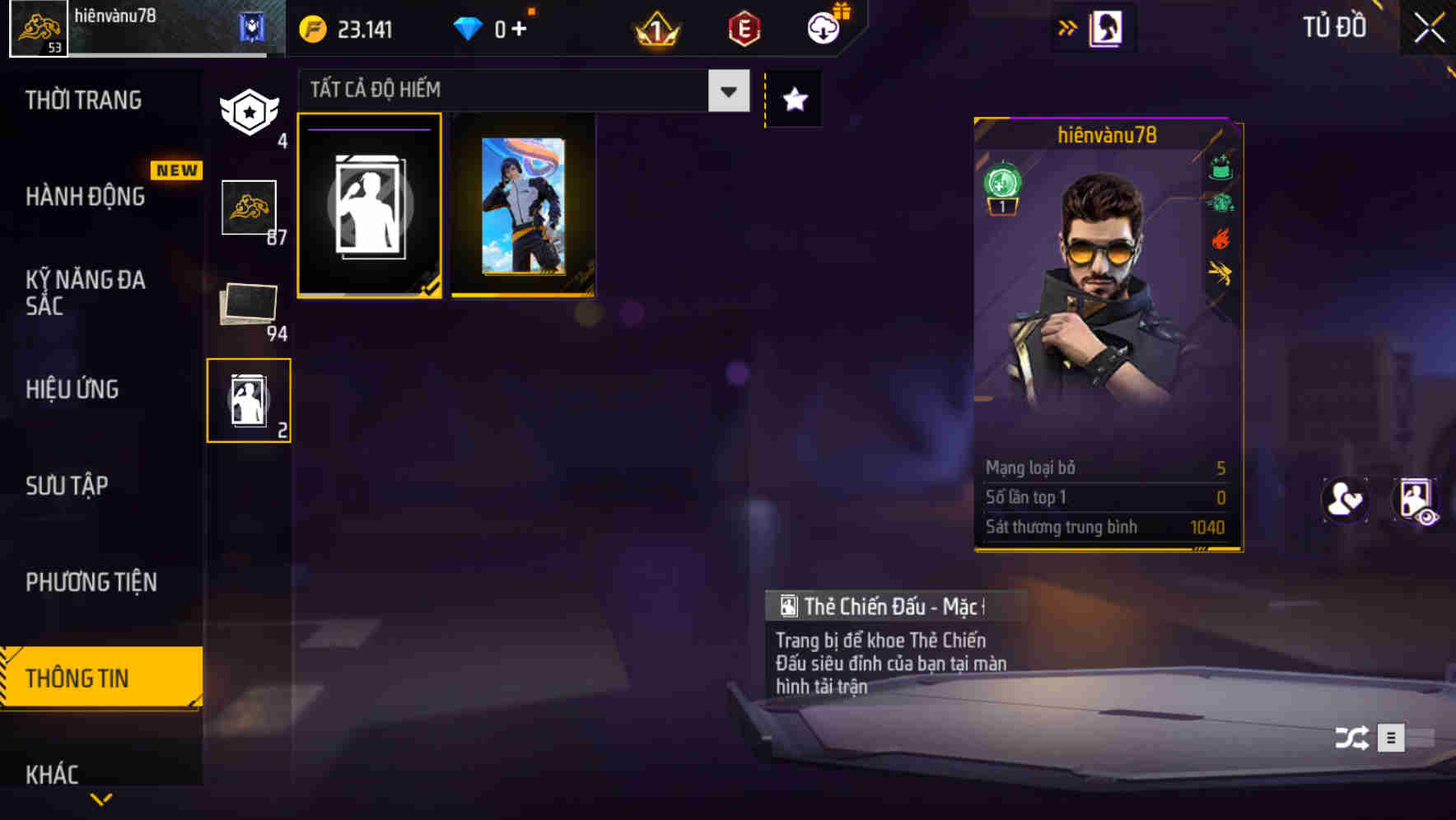Viewport: 1456px width, 820px height.
Task: Toggle the star favorites filter
Action: (793, 99)
